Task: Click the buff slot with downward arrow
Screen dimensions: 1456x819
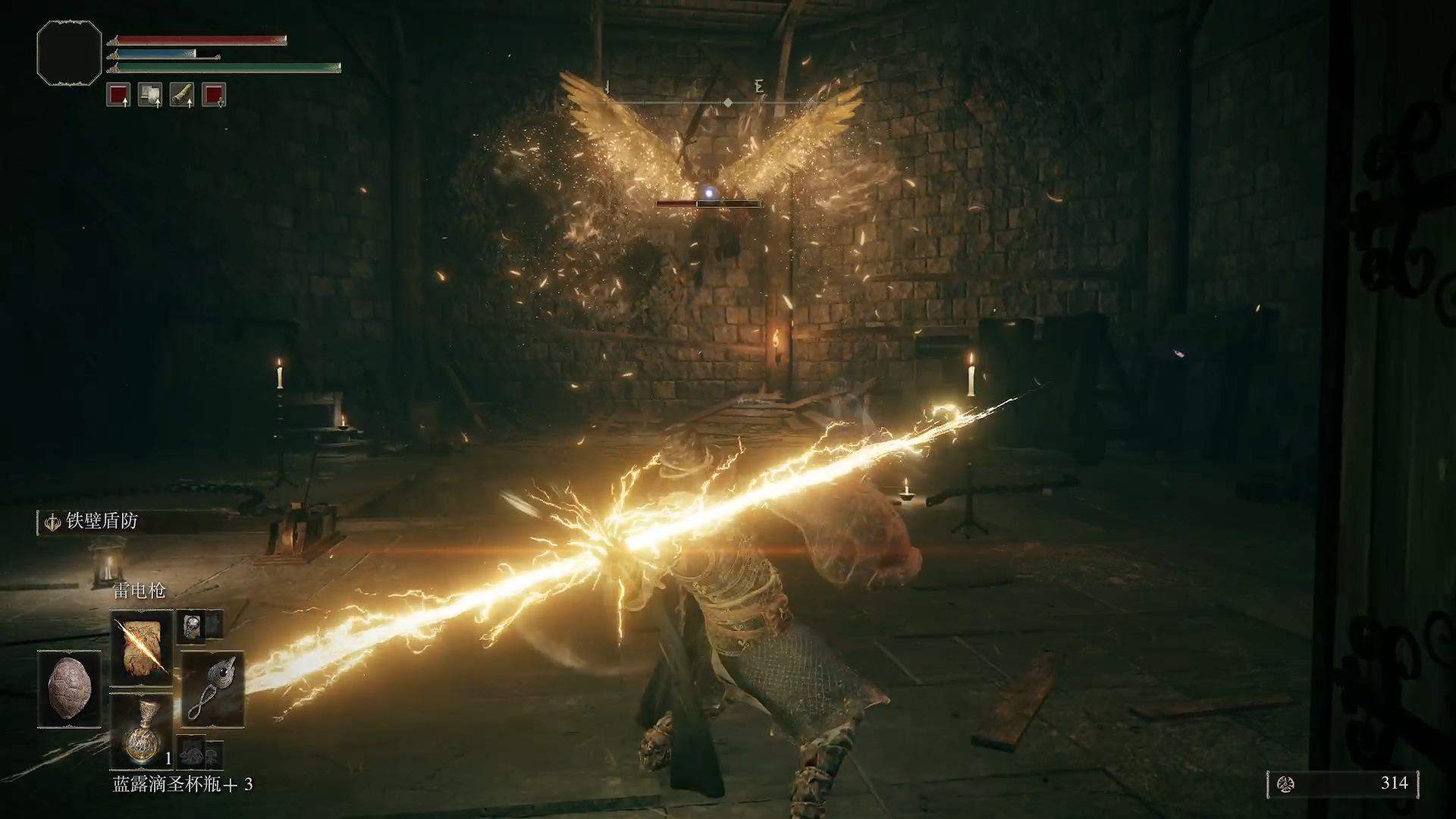Action: tap(213, 94)
